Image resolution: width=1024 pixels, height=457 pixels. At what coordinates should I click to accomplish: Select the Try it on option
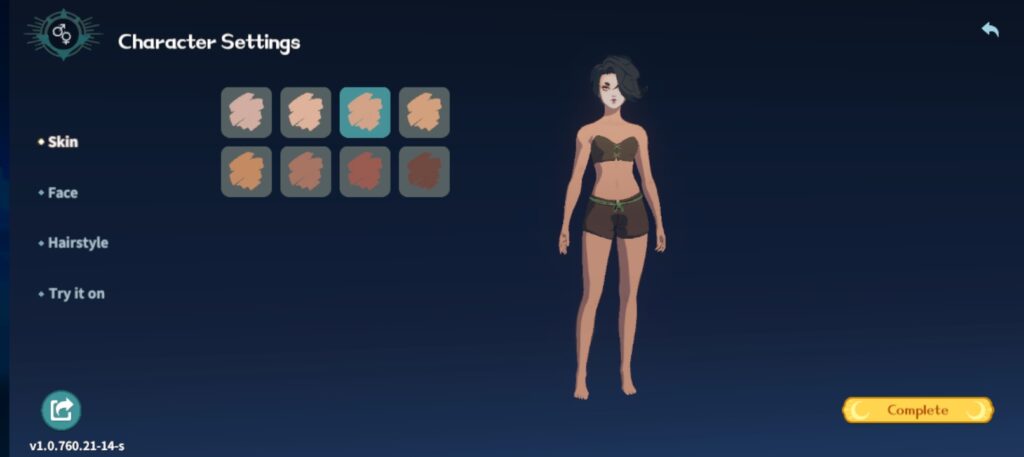pyautogui.click(x=76, y=294)
